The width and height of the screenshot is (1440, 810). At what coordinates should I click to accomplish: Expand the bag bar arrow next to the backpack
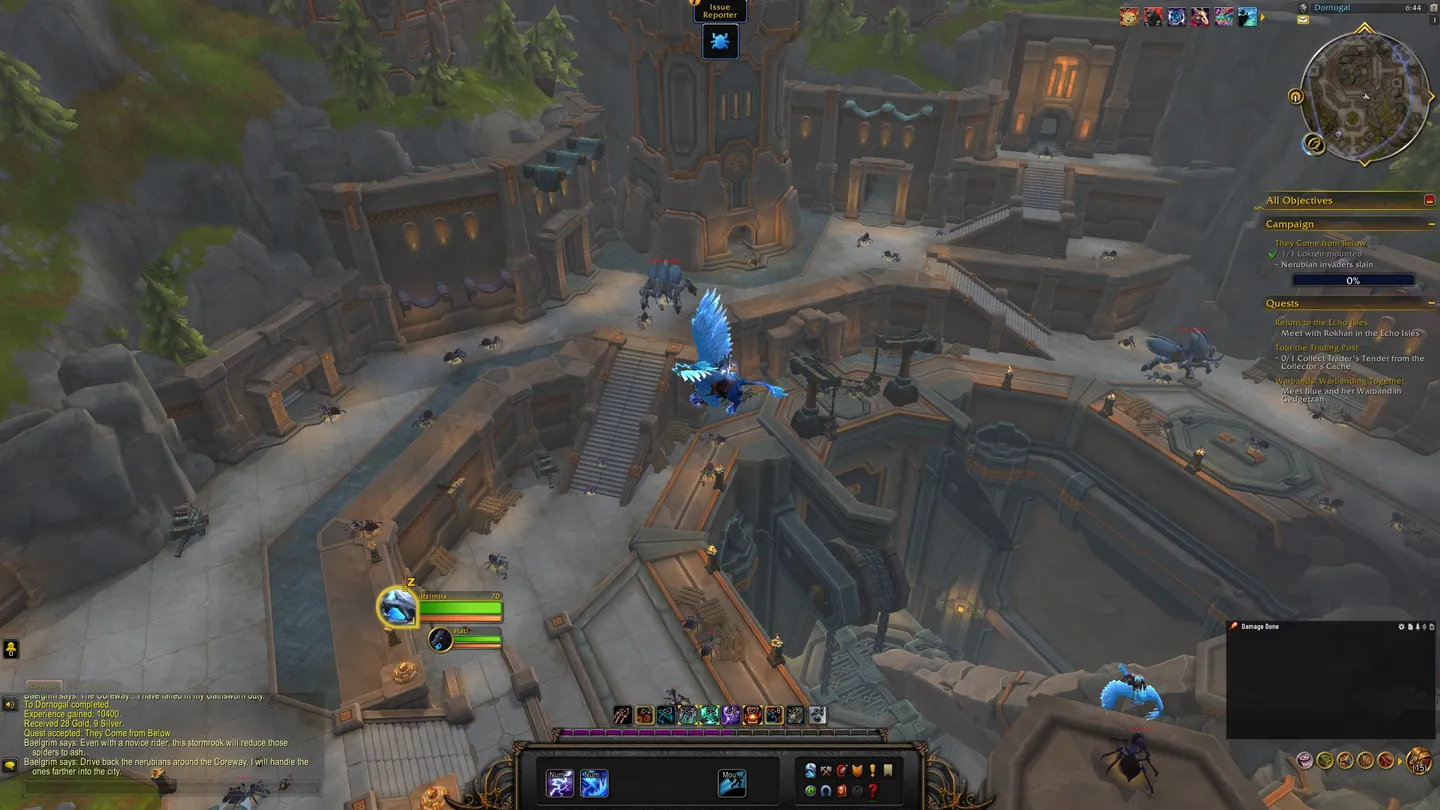pyautogui.click(x=1400, y=762)
